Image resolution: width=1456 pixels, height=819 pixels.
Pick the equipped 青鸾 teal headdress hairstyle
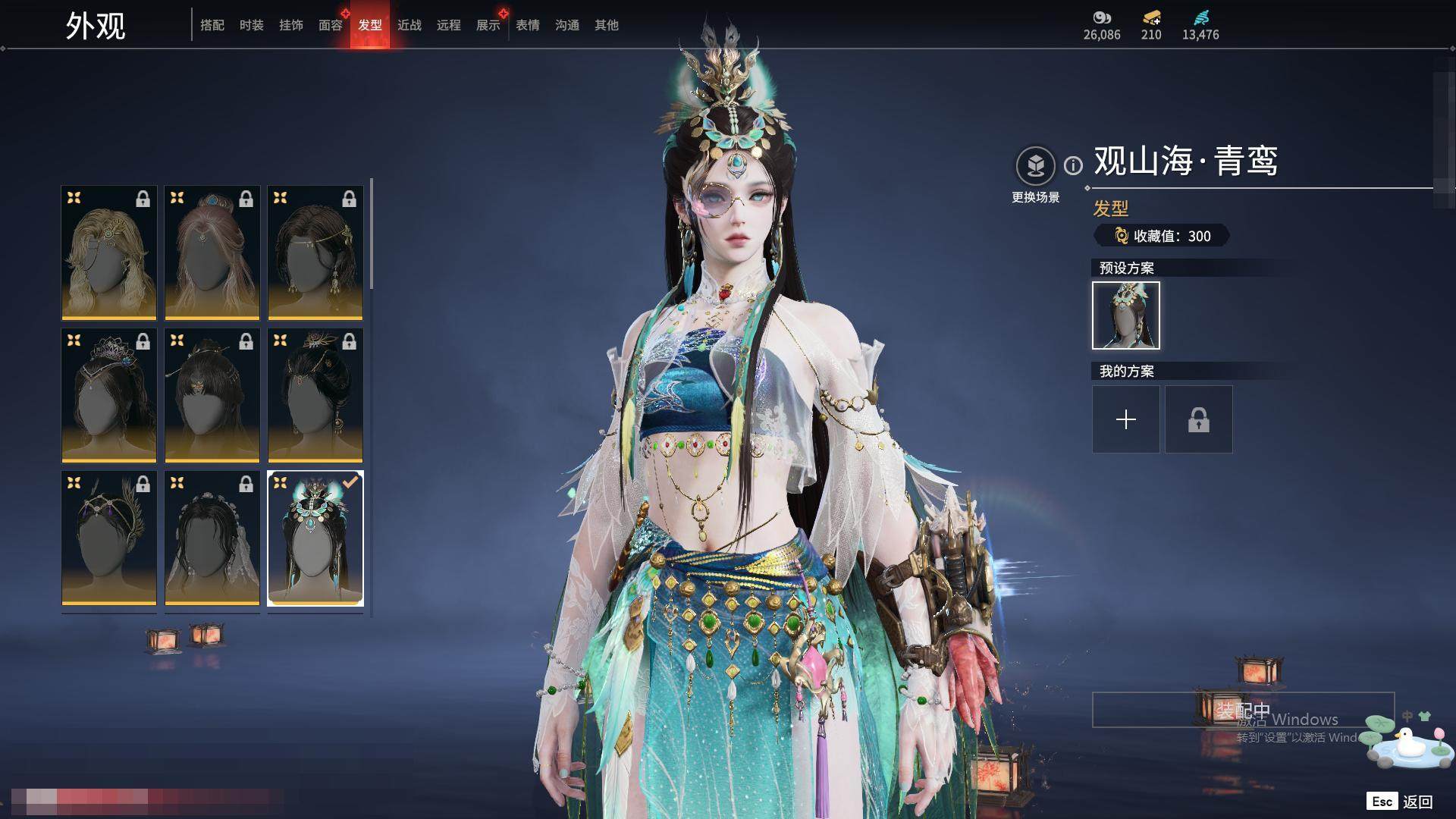click(x=315, y=538)
